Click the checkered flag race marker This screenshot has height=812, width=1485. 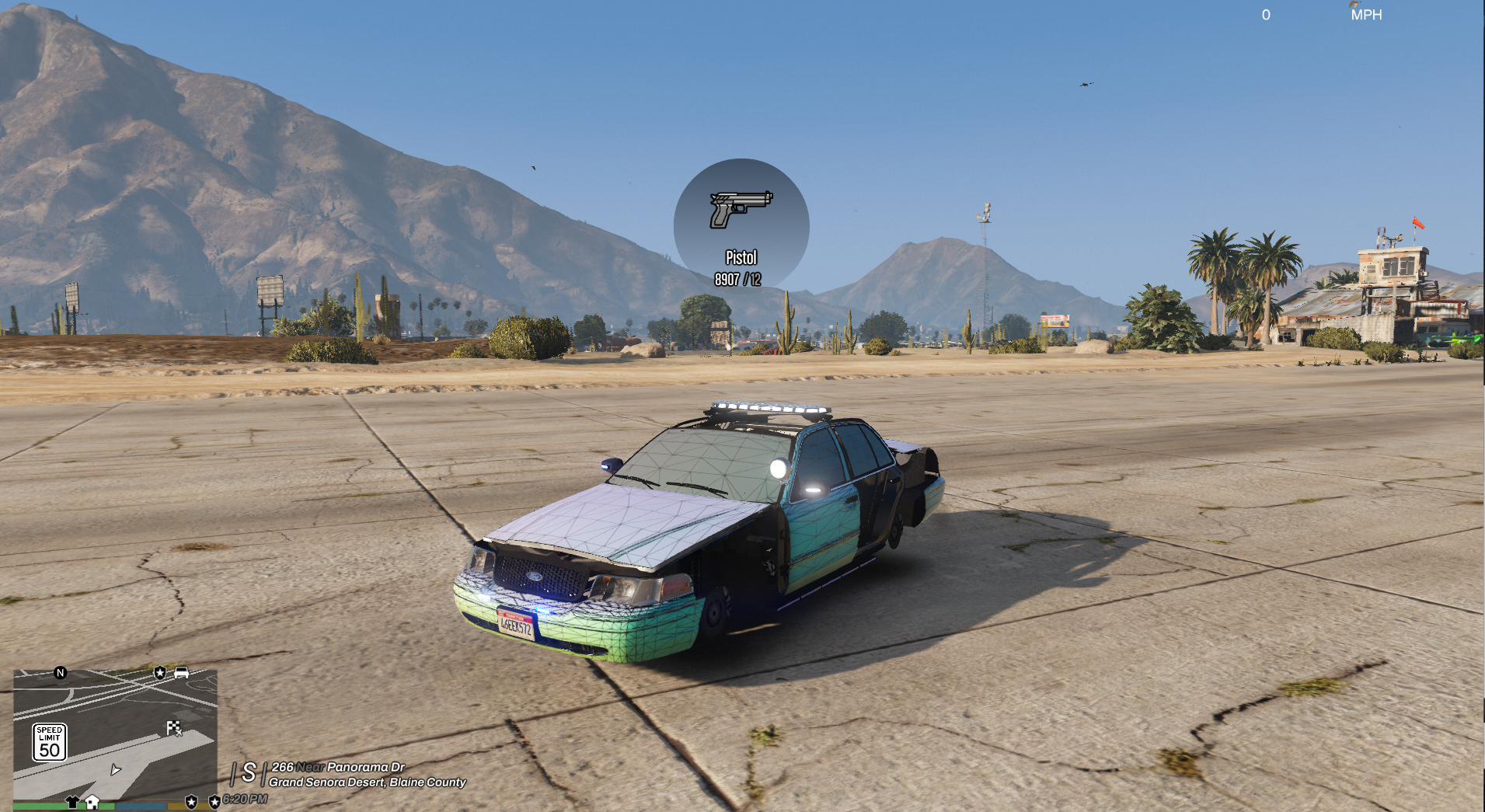click(173, 728)
